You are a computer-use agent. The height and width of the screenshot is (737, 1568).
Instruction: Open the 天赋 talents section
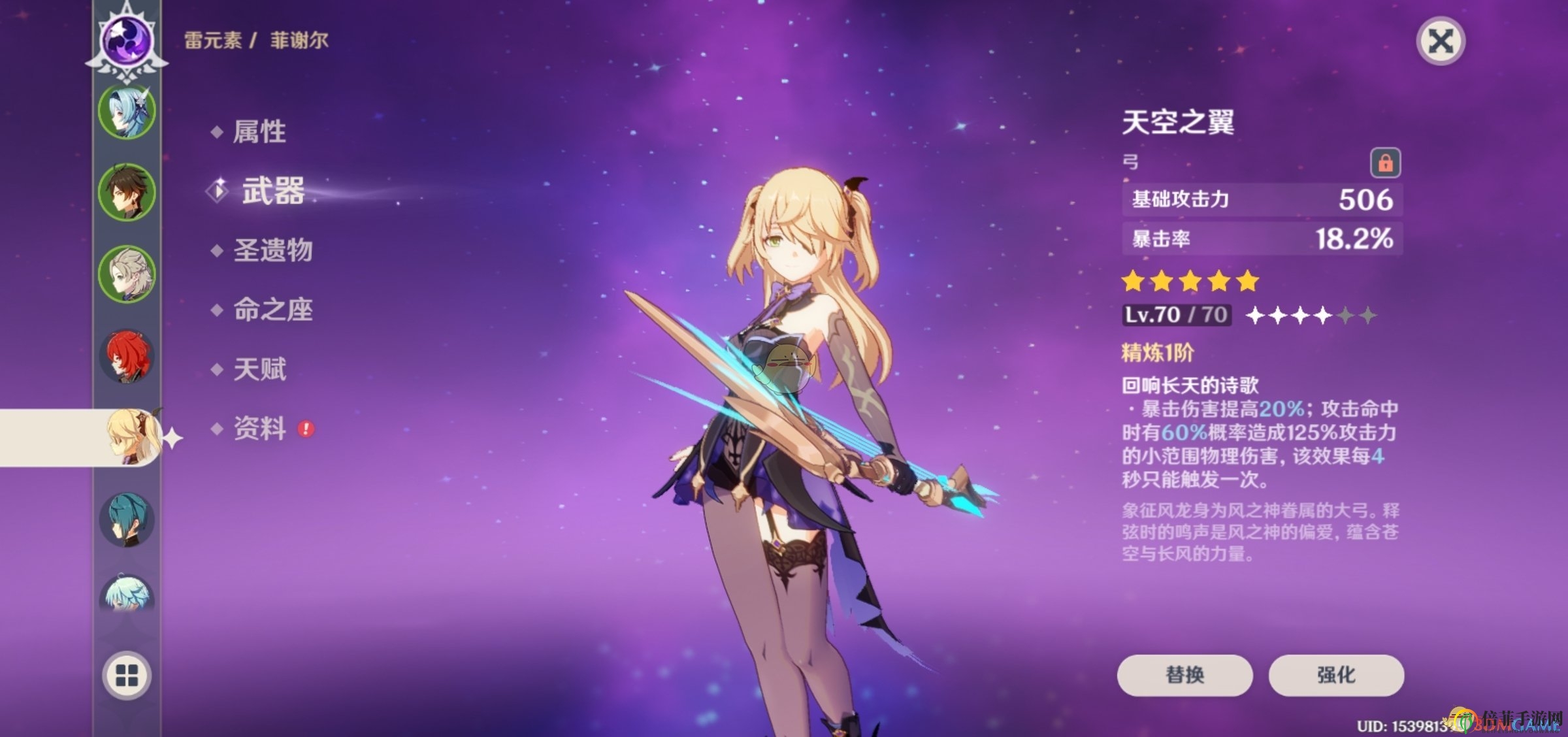click(x=260, y=369)
